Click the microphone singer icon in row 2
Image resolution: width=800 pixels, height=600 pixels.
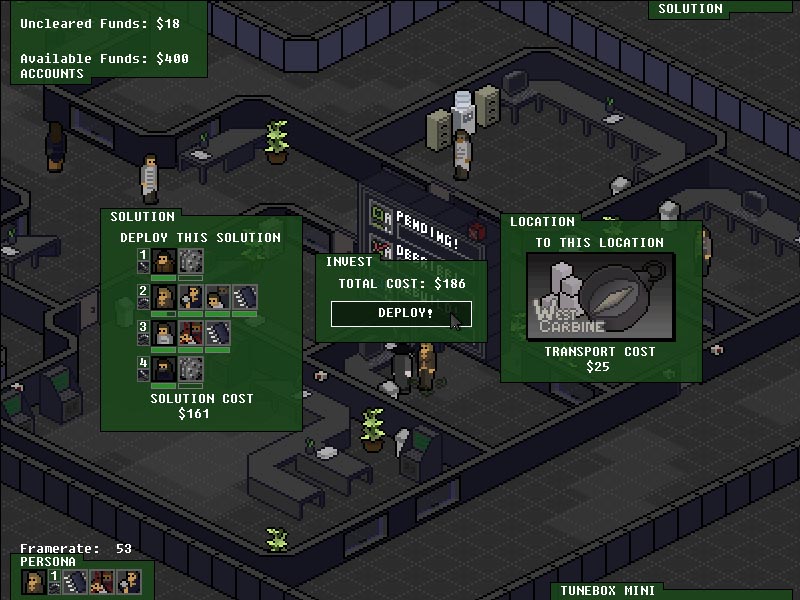pyautogui.click(x=191, y=297)
